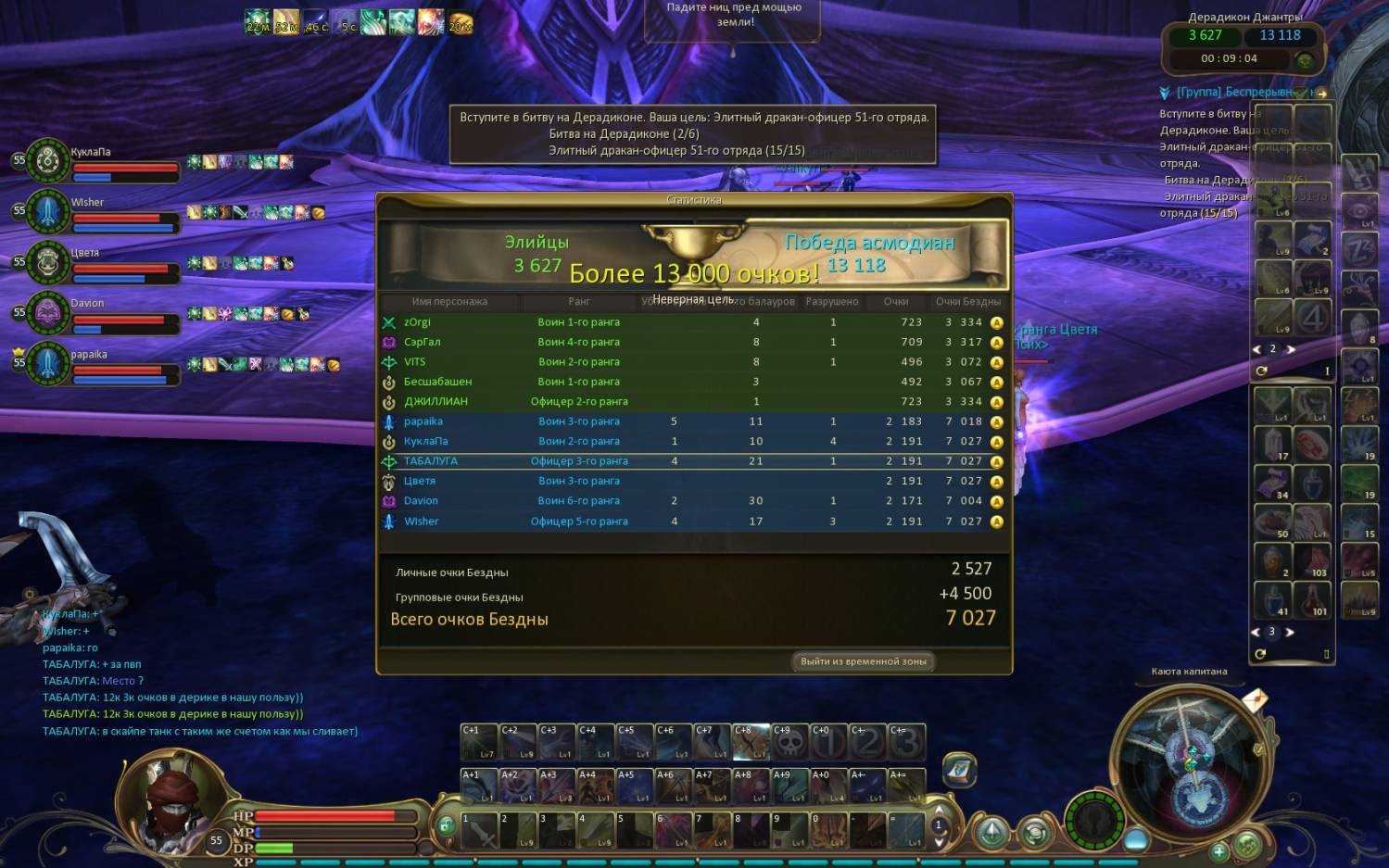Select party leader papaika's portrait frame
1389x868 pixels.
48,364
